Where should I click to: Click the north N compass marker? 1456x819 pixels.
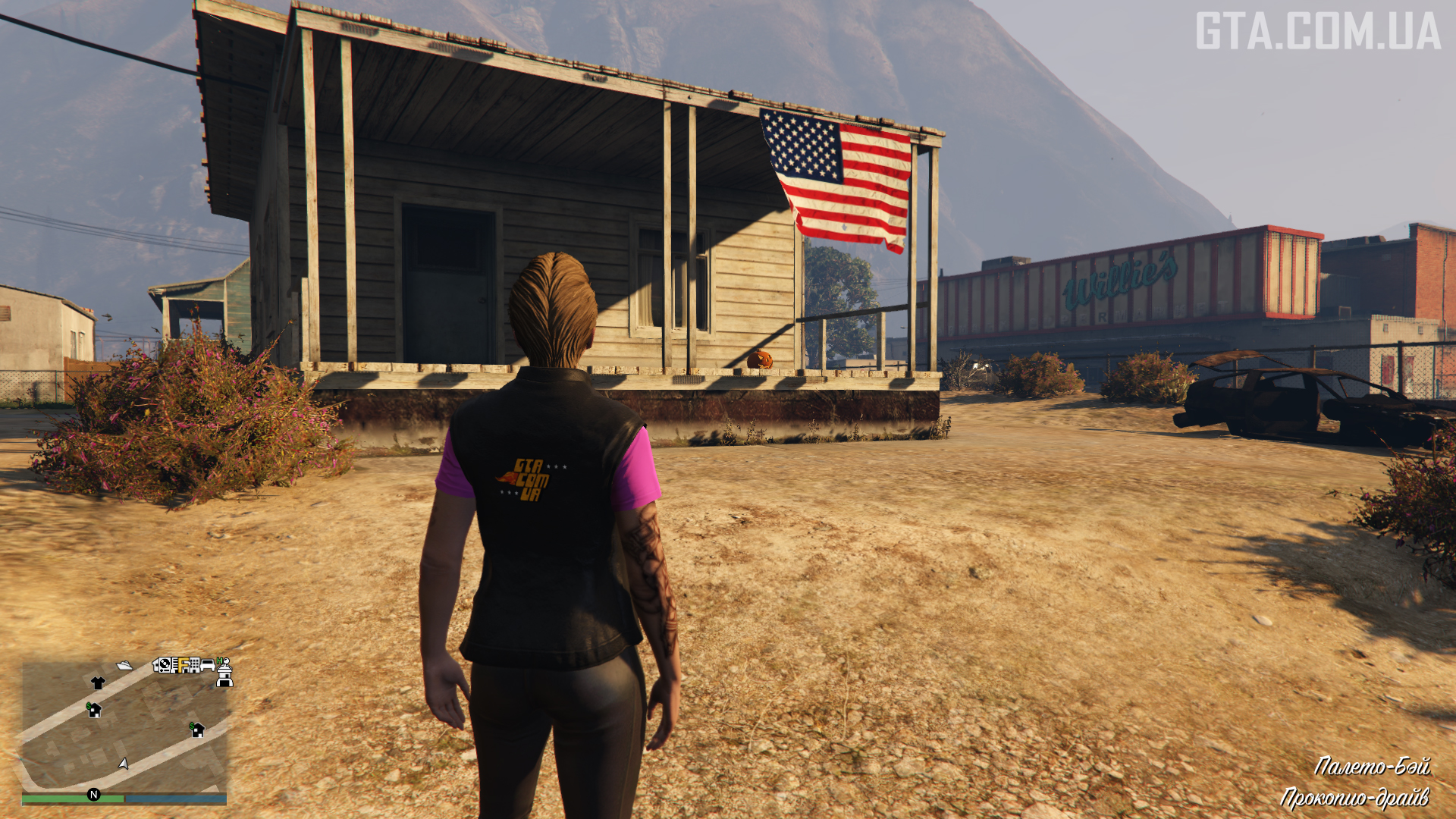(x=94, y=795)
